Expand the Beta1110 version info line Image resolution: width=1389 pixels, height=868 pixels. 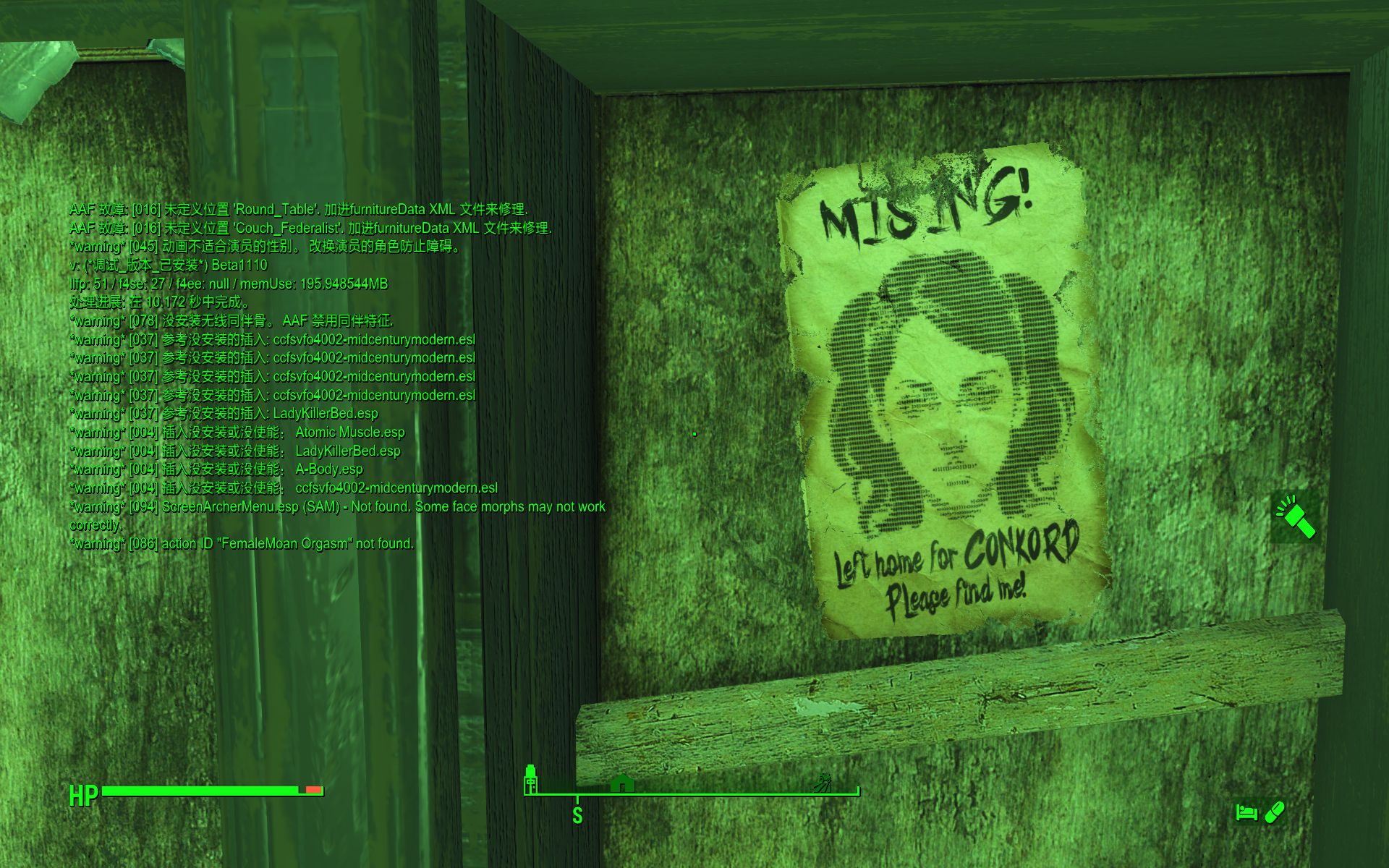[x=168, y=265]
